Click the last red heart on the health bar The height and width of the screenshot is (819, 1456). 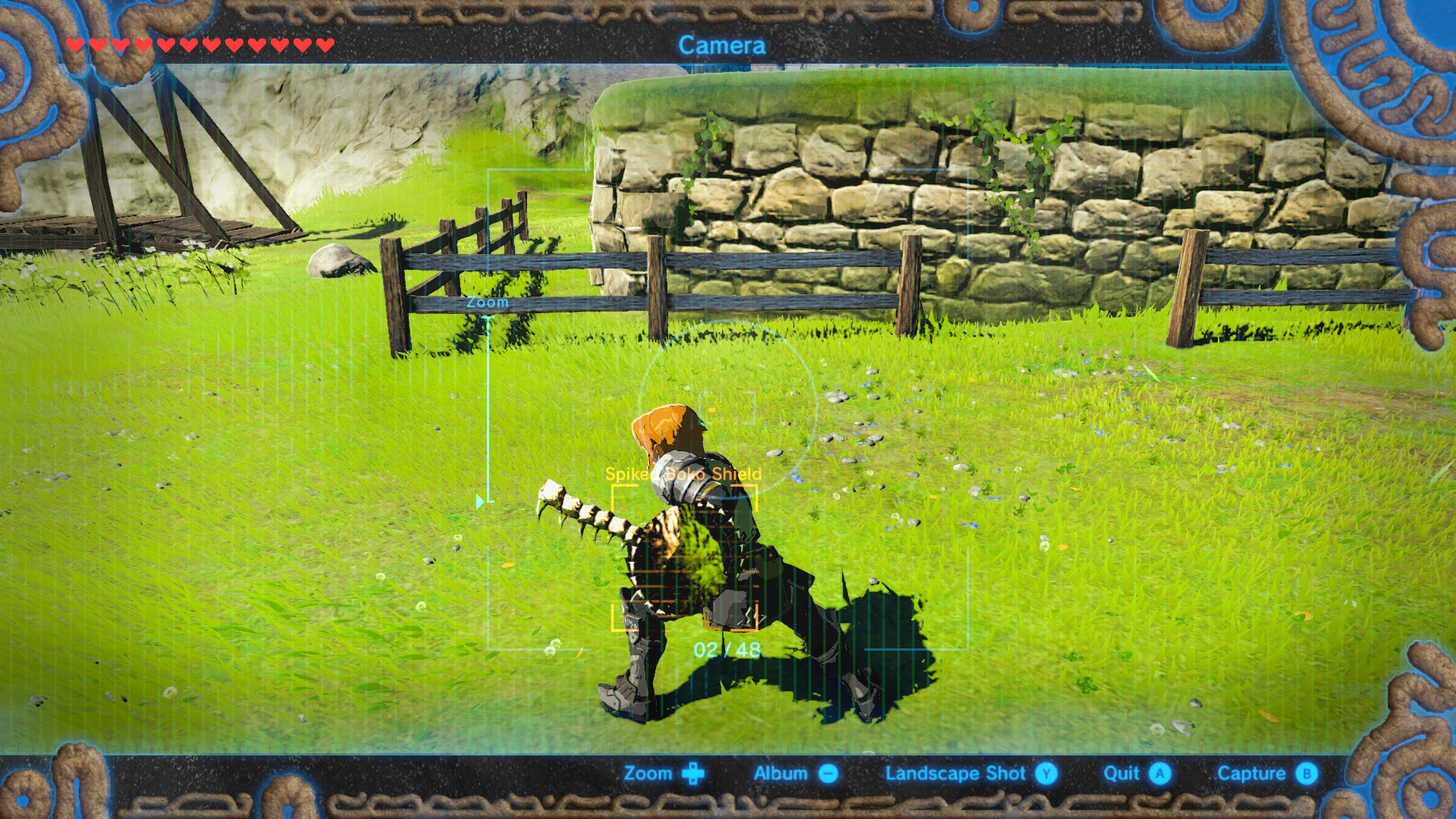[325, 45]
